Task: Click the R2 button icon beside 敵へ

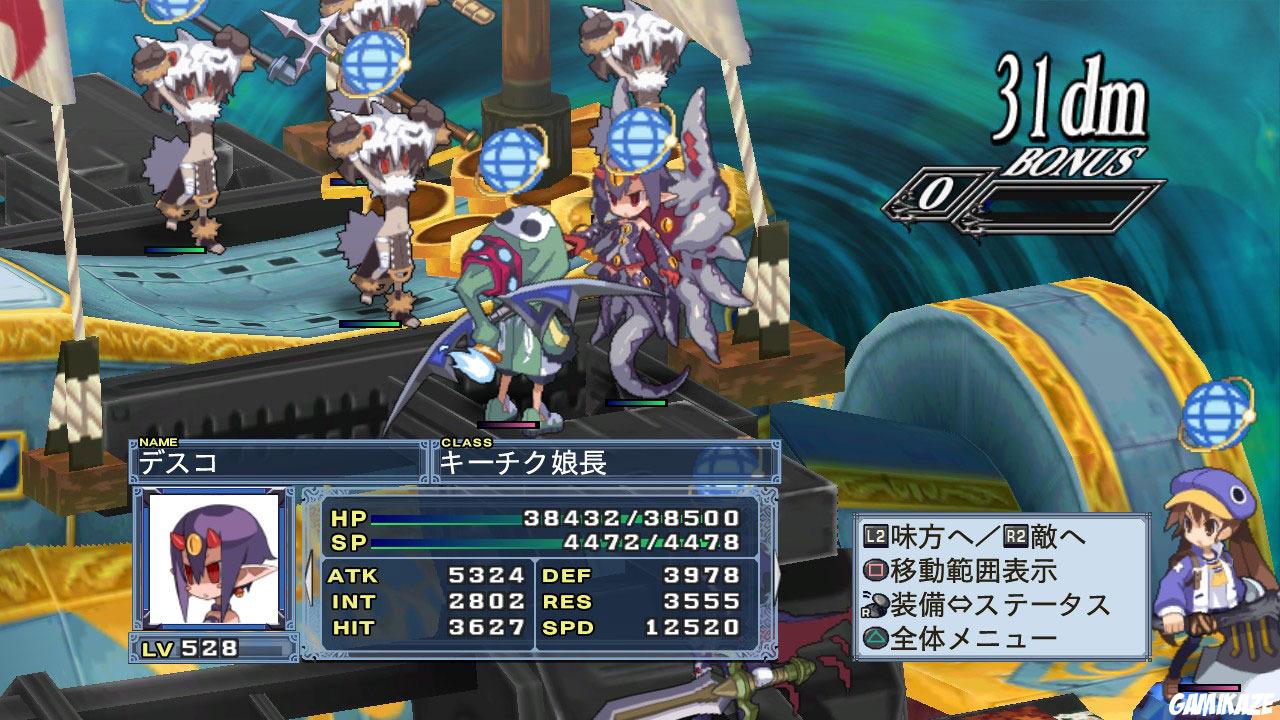Action: (1014, 535)
